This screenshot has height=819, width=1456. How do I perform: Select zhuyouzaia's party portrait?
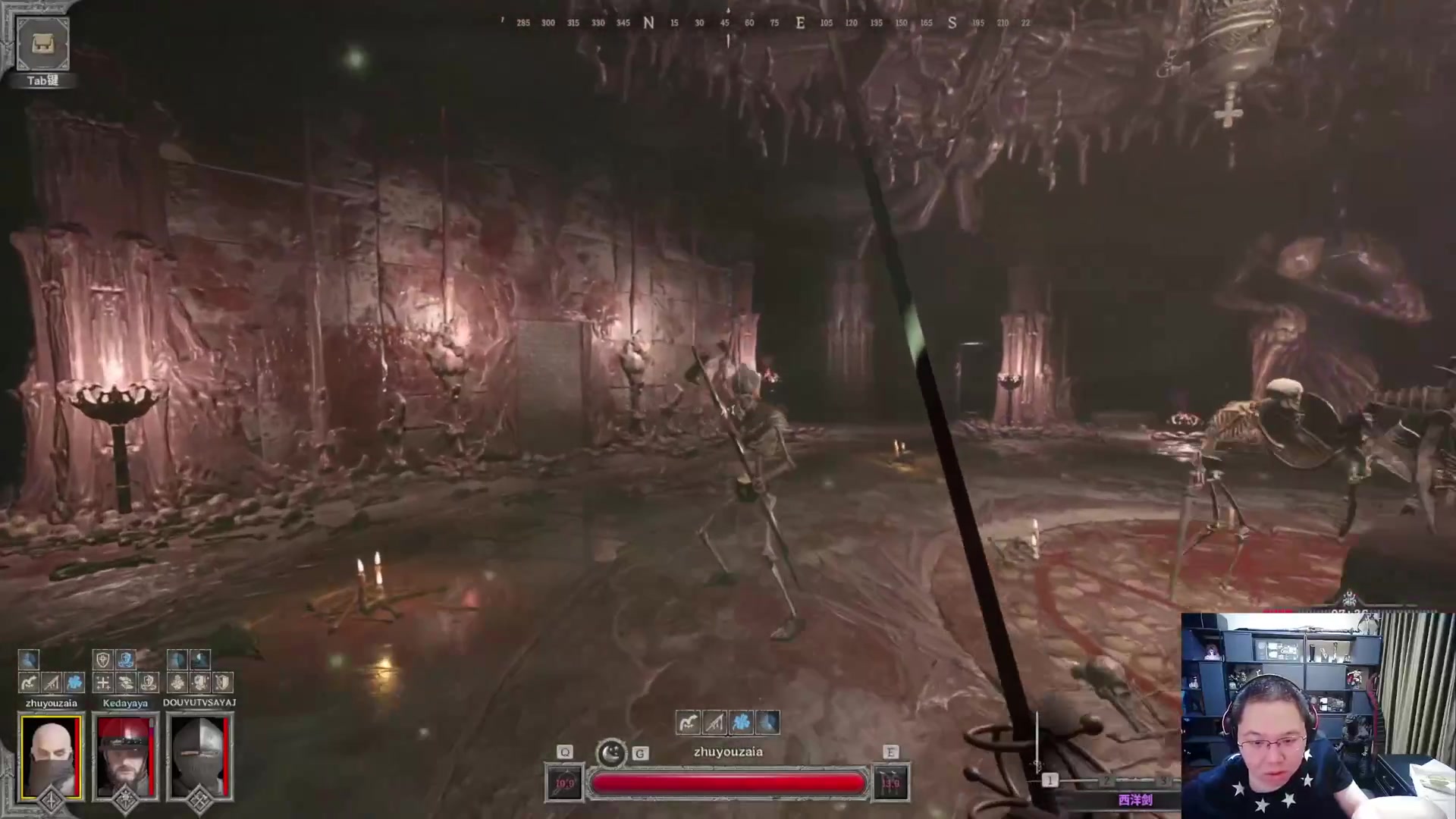(51, 757)
